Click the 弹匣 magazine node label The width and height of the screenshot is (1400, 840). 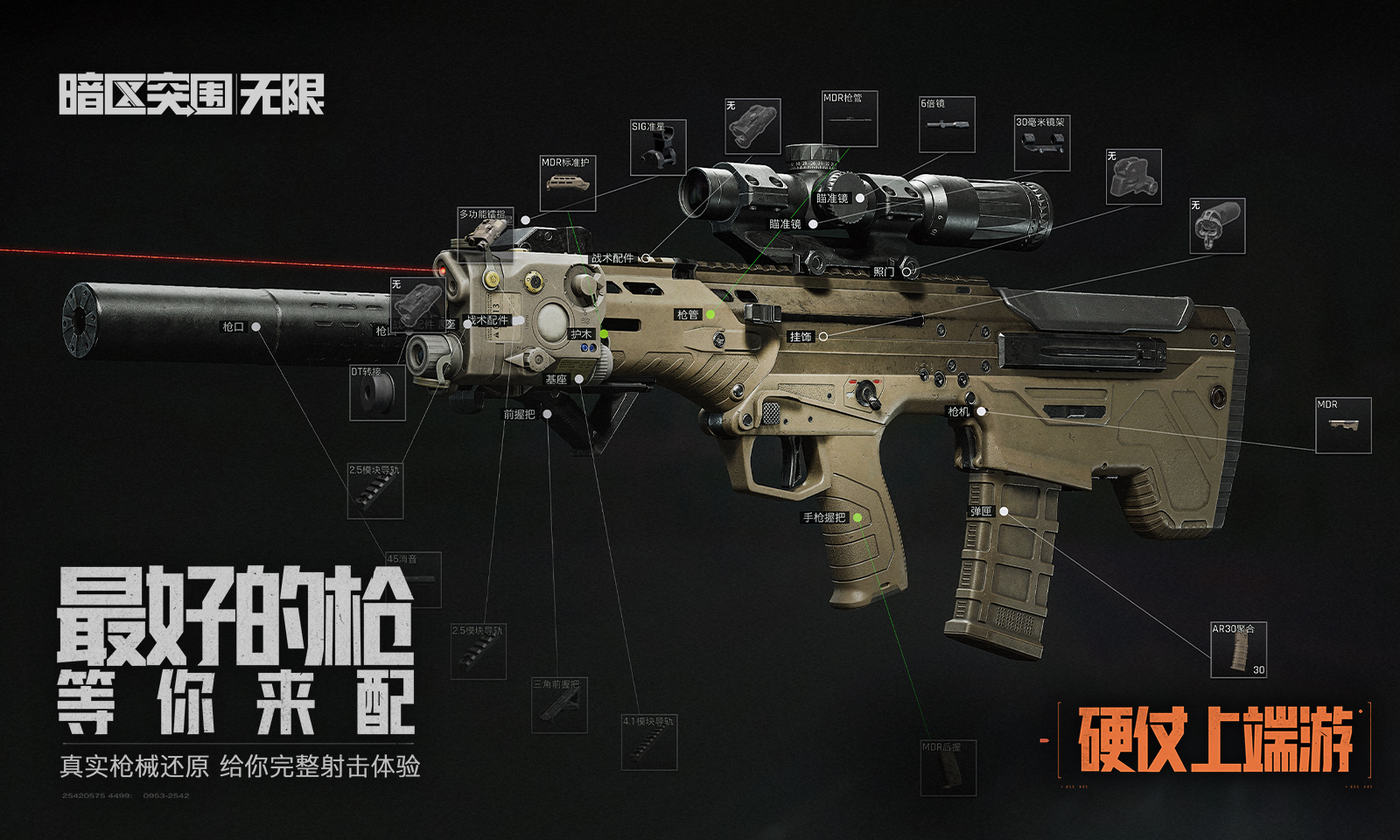[982, 512]
